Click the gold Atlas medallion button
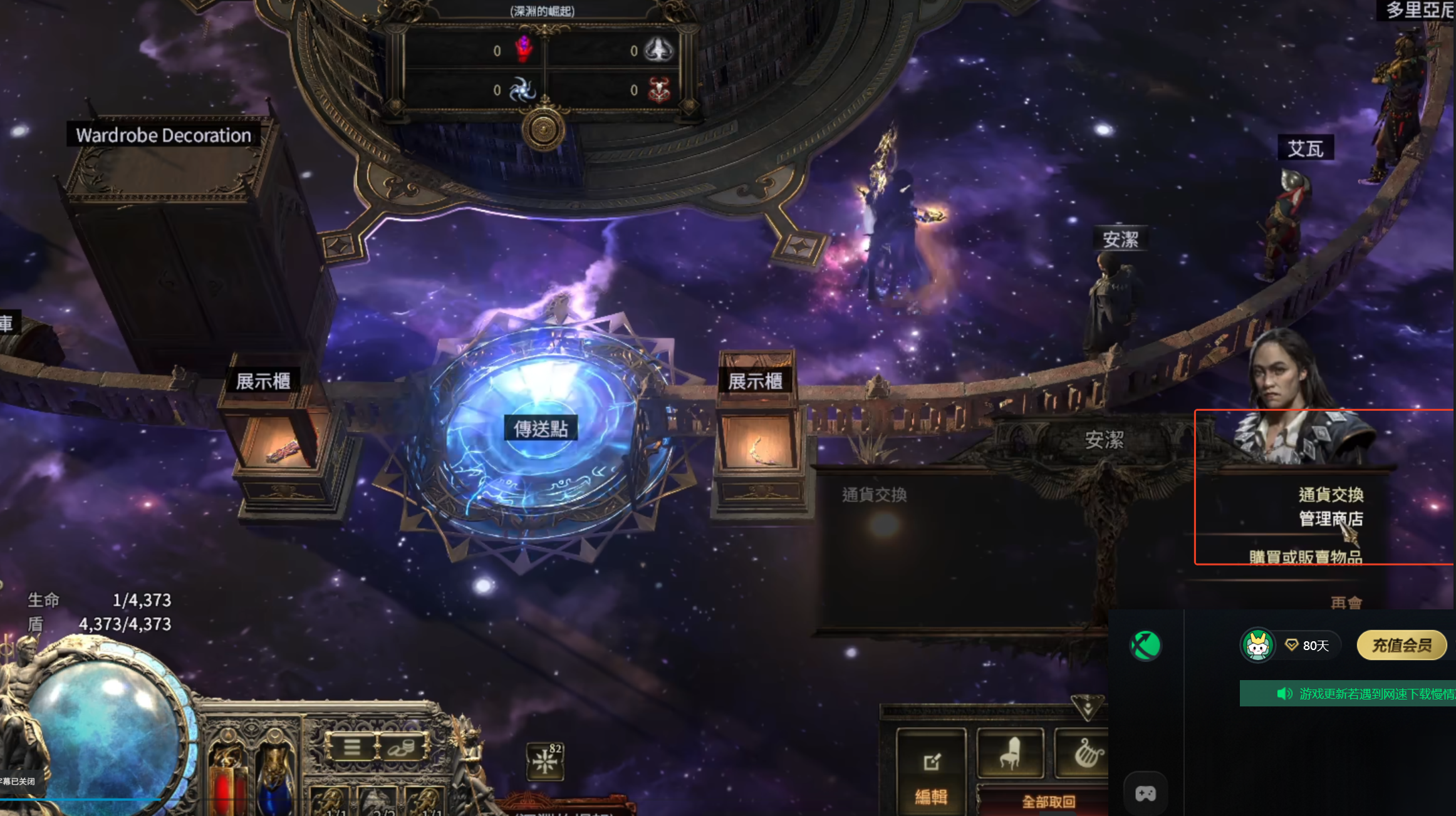Image resolution: width=1456 pixels, height=816 pixels. click(543, 130)
